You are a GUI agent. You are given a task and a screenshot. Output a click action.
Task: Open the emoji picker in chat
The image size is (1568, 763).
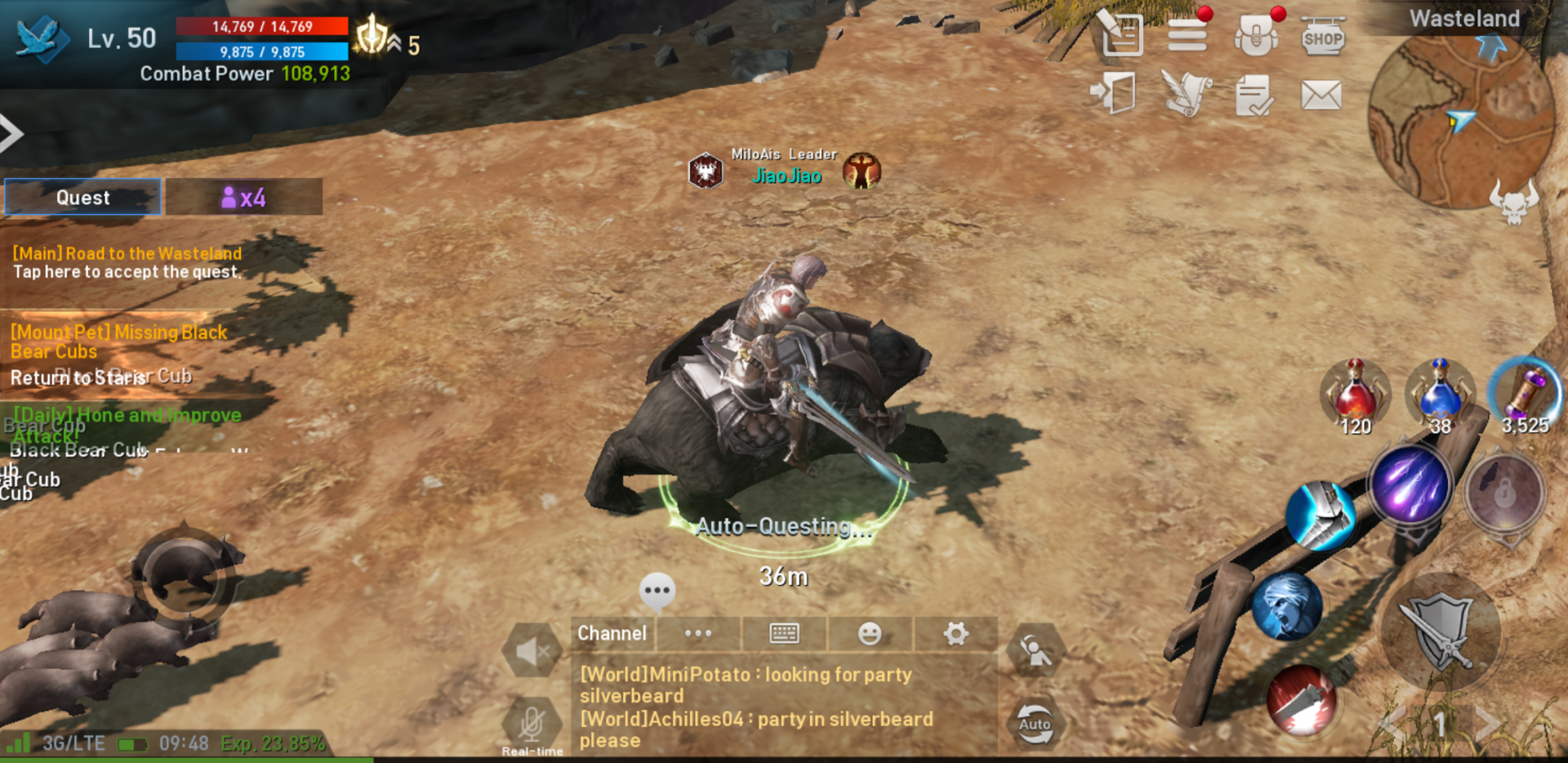(x=870, y=633)
